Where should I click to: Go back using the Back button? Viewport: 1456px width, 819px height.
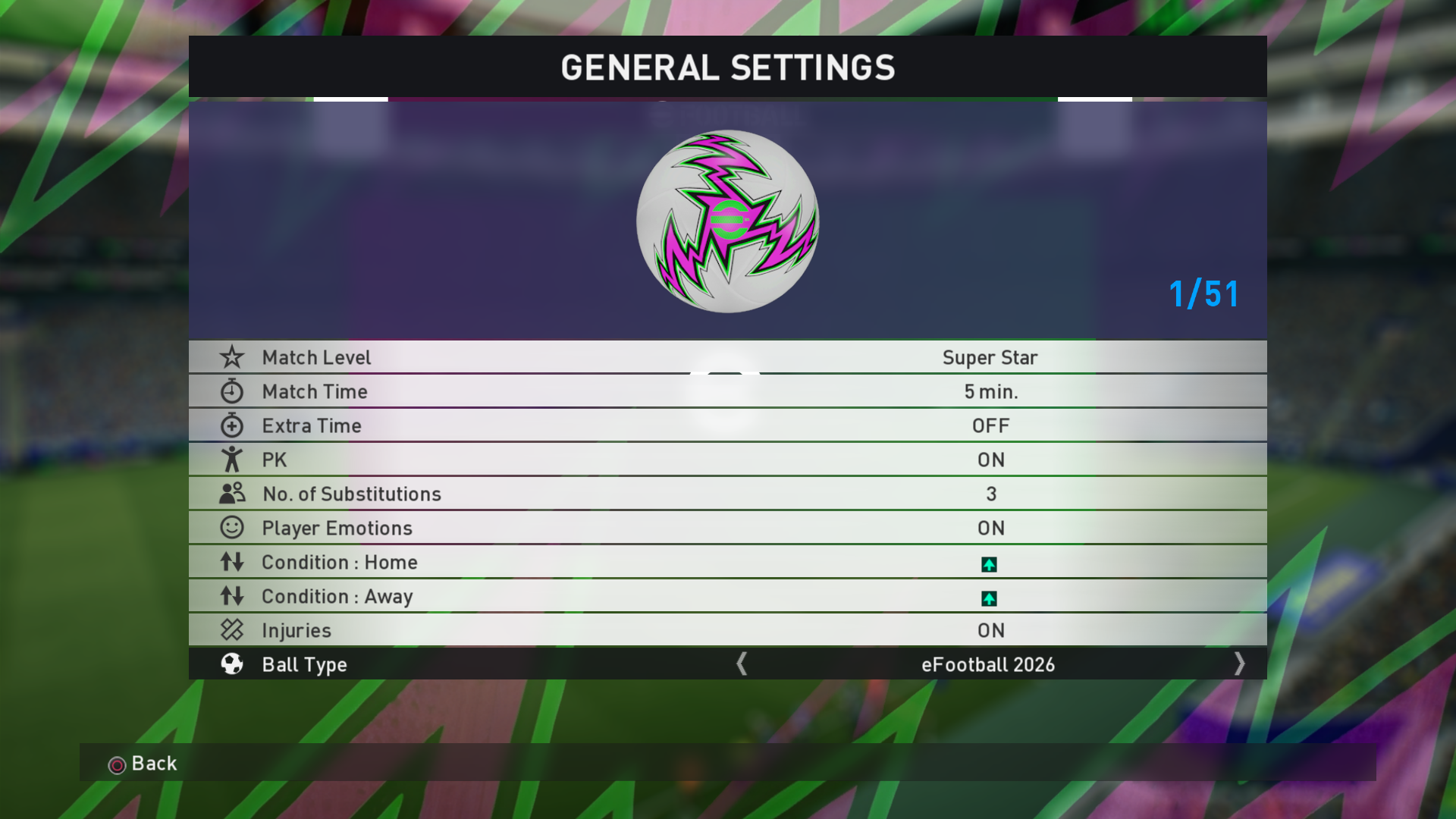click(143, 764)
